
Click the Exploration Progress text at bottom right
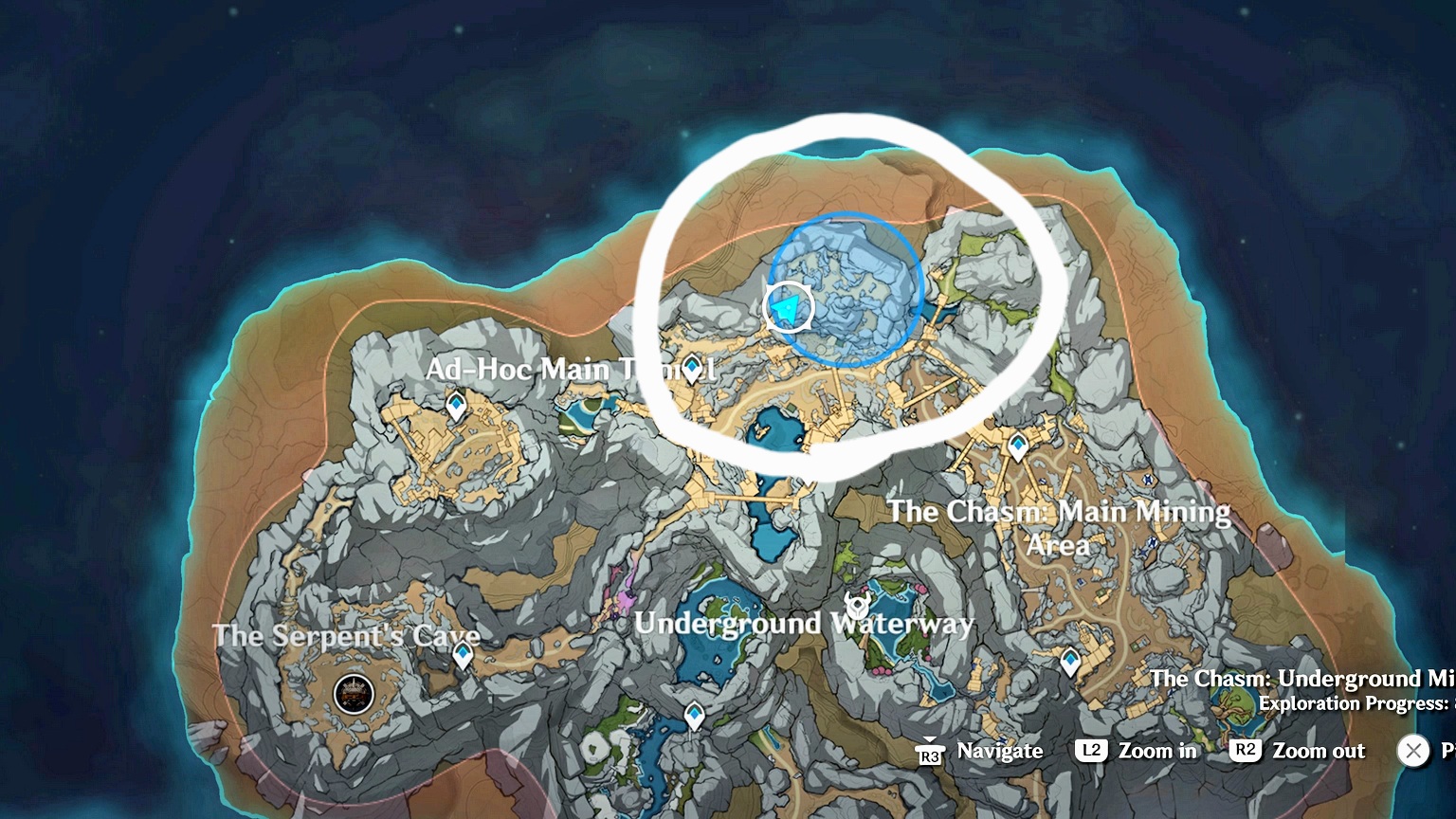1354,703
